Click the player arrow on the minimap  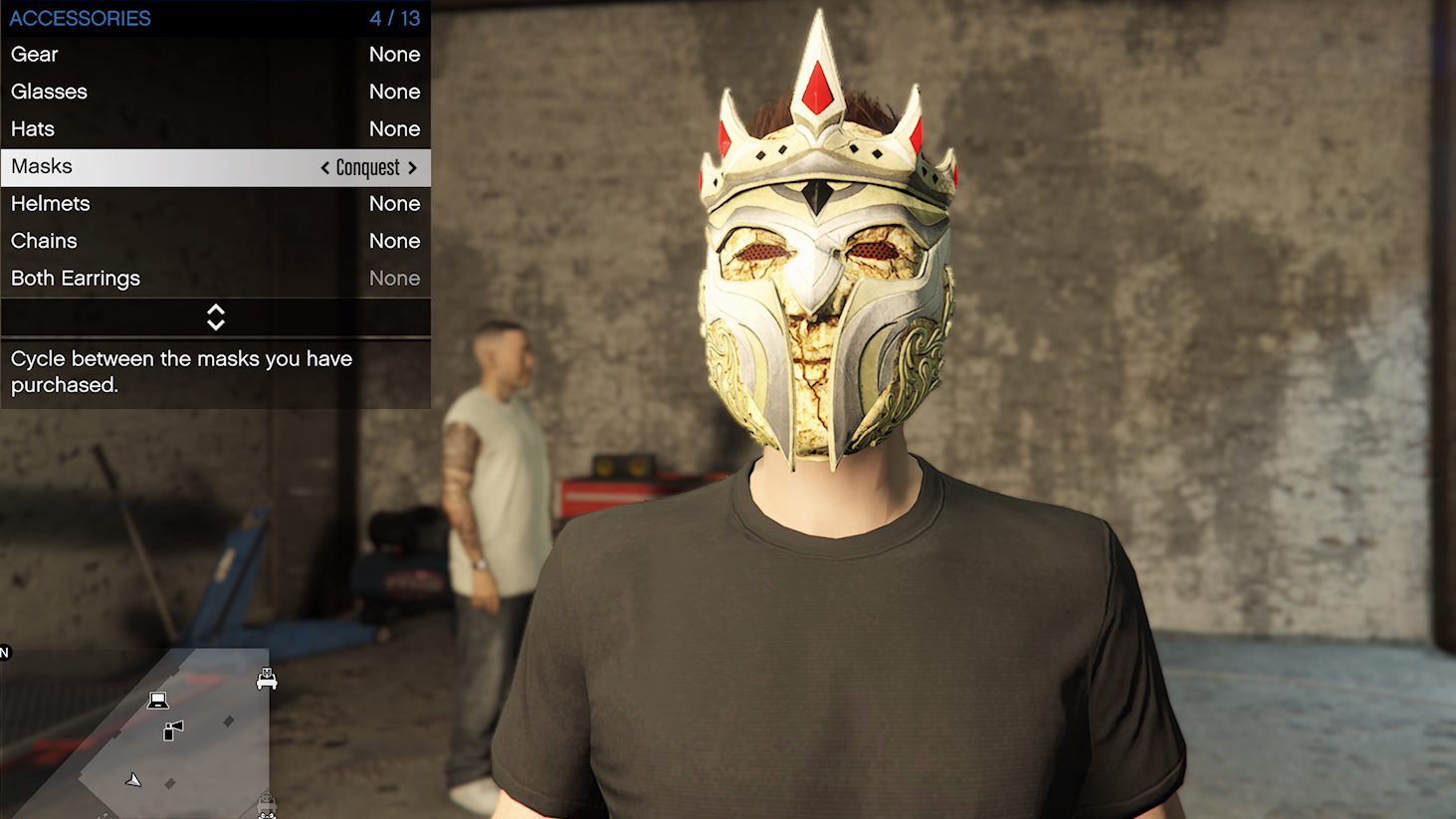click(x=132, y=781)
